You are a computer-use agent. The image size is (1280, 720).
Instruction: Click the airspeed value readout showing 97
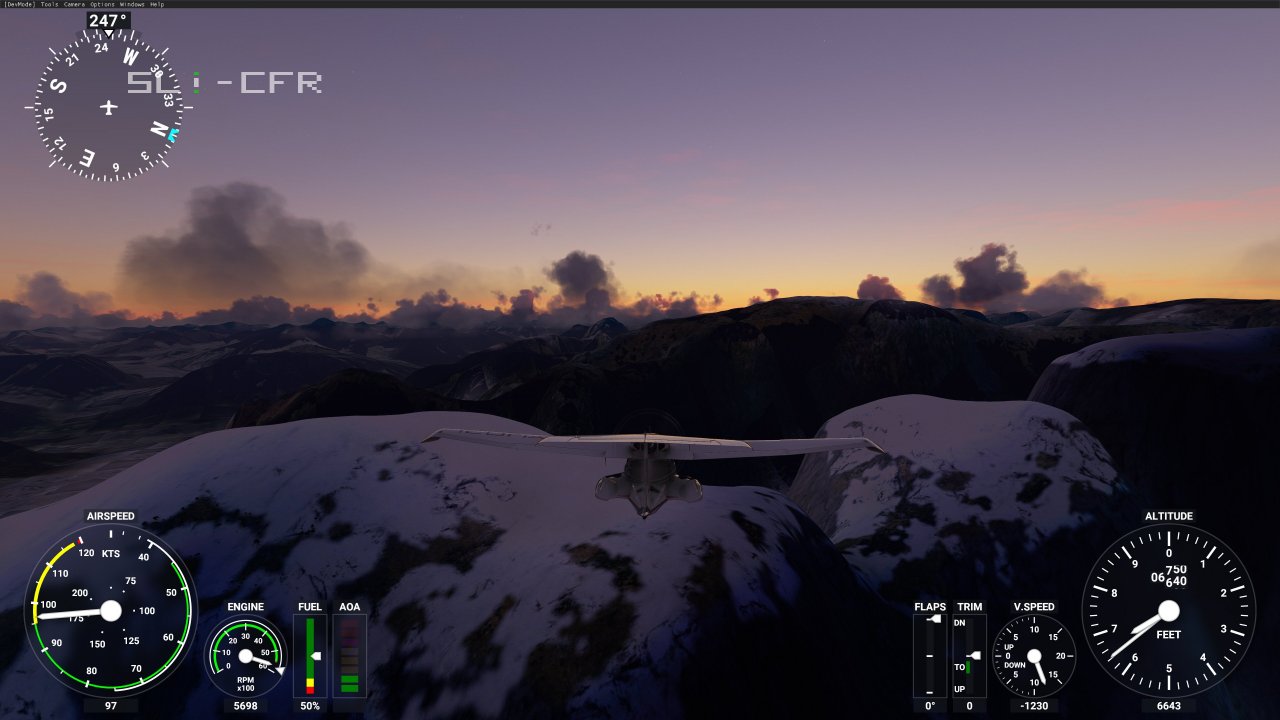110,707
